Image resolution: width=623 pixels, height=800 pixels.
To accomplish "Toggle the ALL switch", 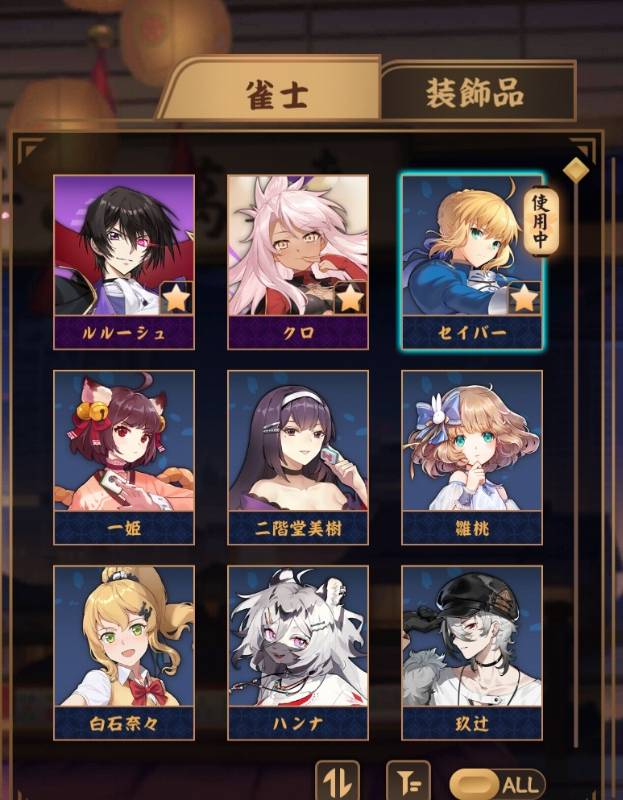I will tap(497, 784).
